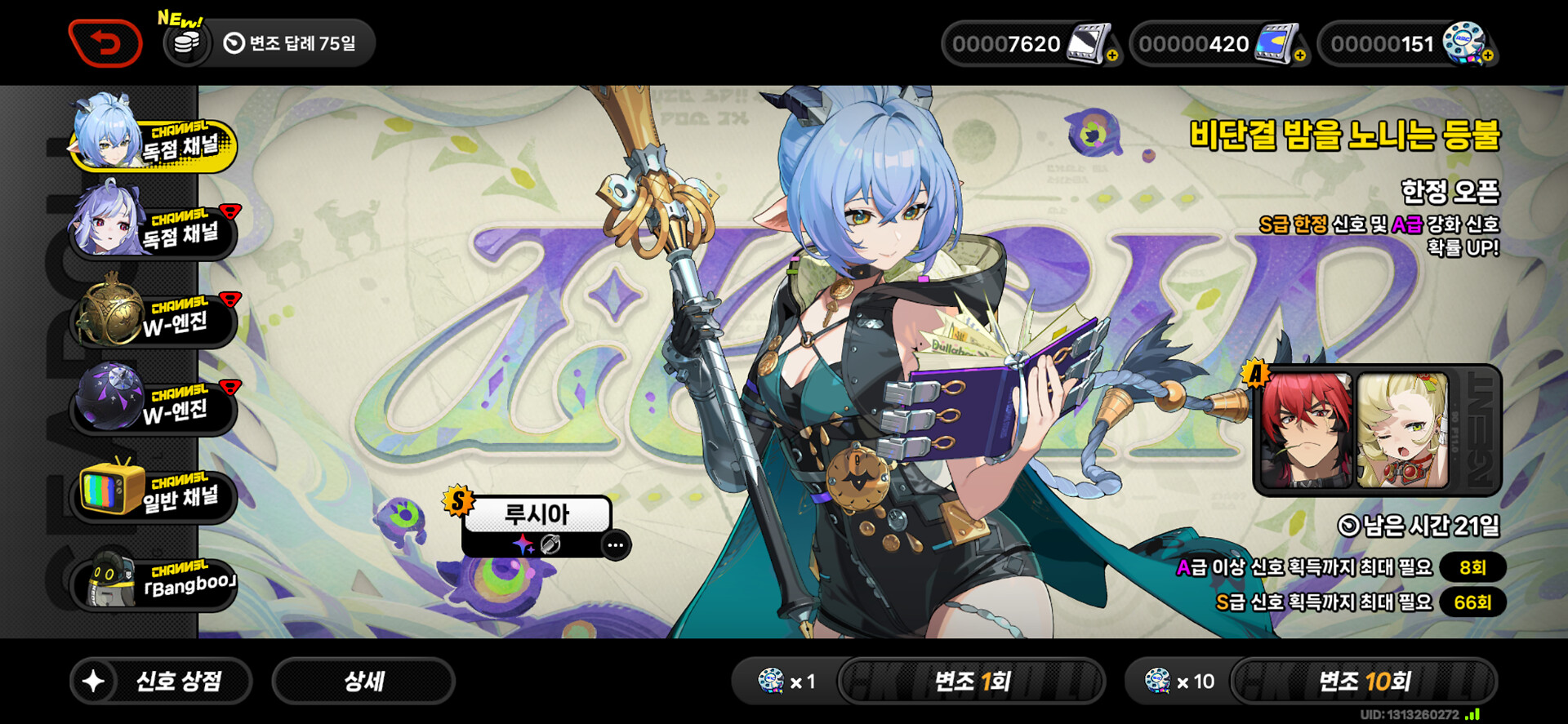Open the 신호 상점 signal shop
The width and height of the screenshot is (1568, 724).
coord(161,681)
